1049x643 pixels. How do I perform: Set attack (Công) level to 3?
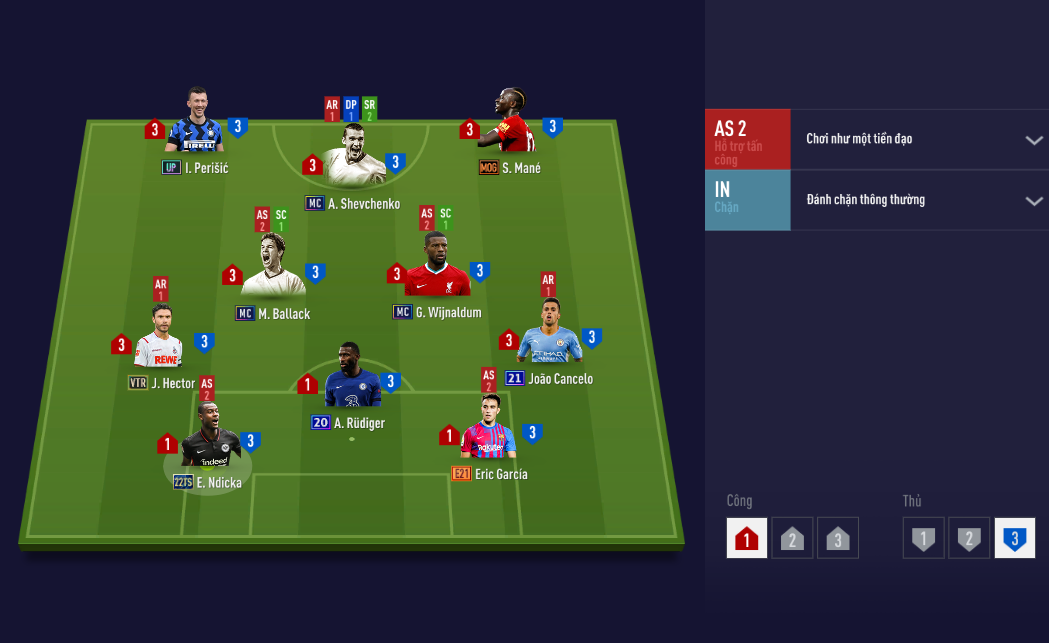tap(837, 538)
